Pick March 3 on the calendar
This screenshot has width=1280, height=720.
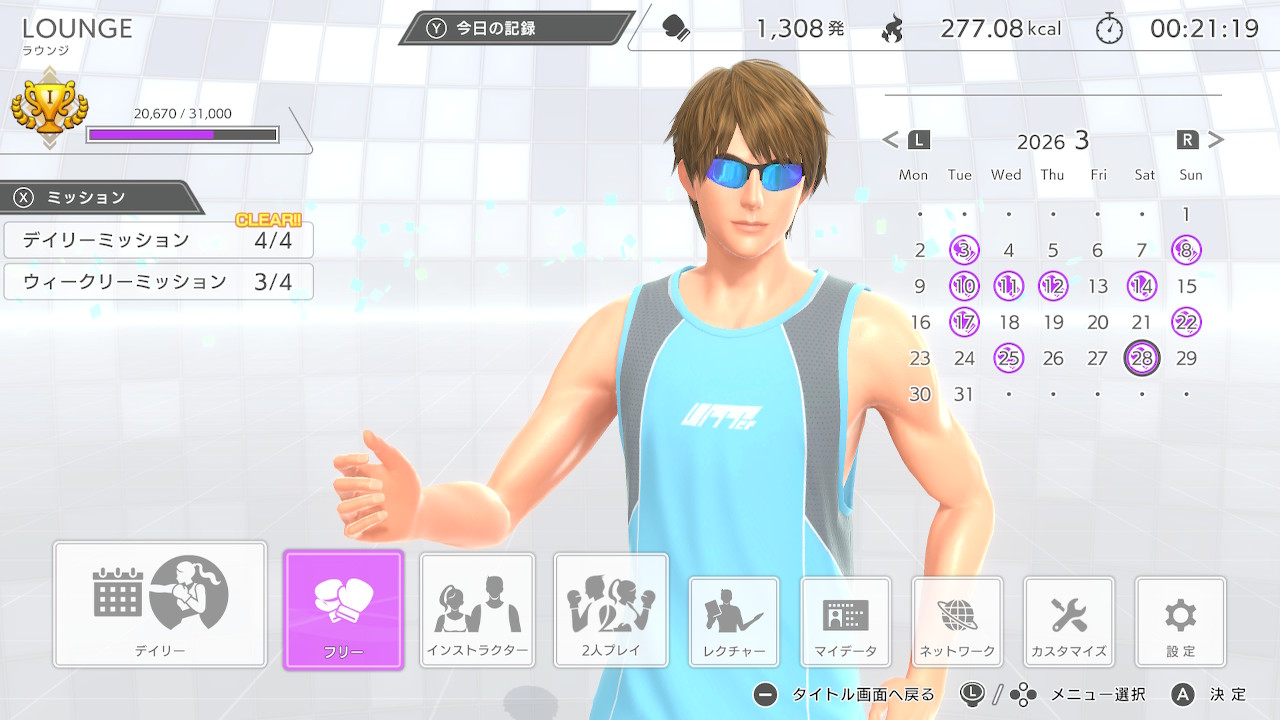[x=963, y=250]
